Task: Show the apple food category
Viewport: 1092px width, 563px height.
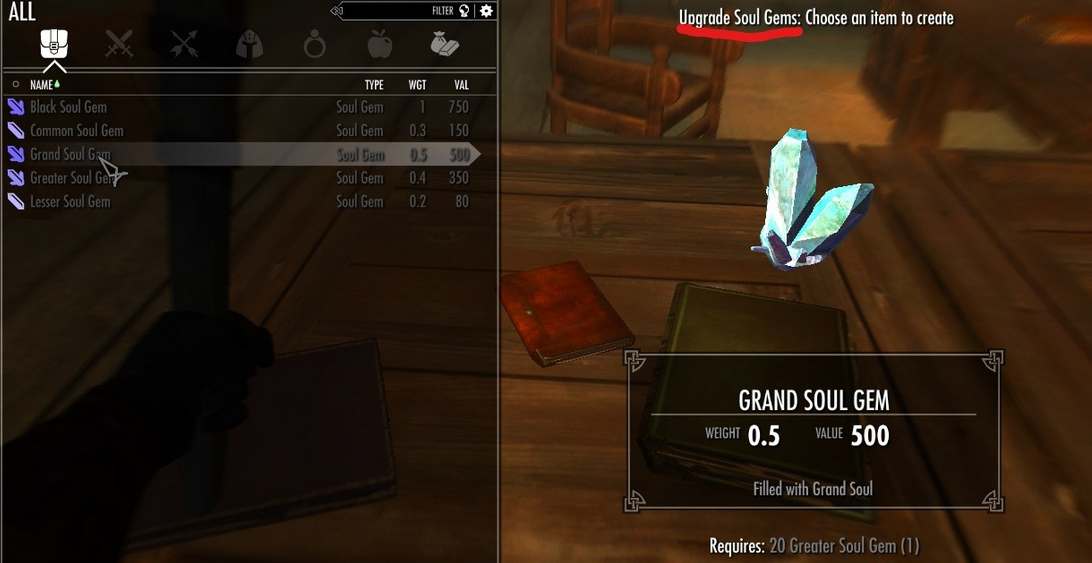Action: pyautogui.click(x=379, y=44)
